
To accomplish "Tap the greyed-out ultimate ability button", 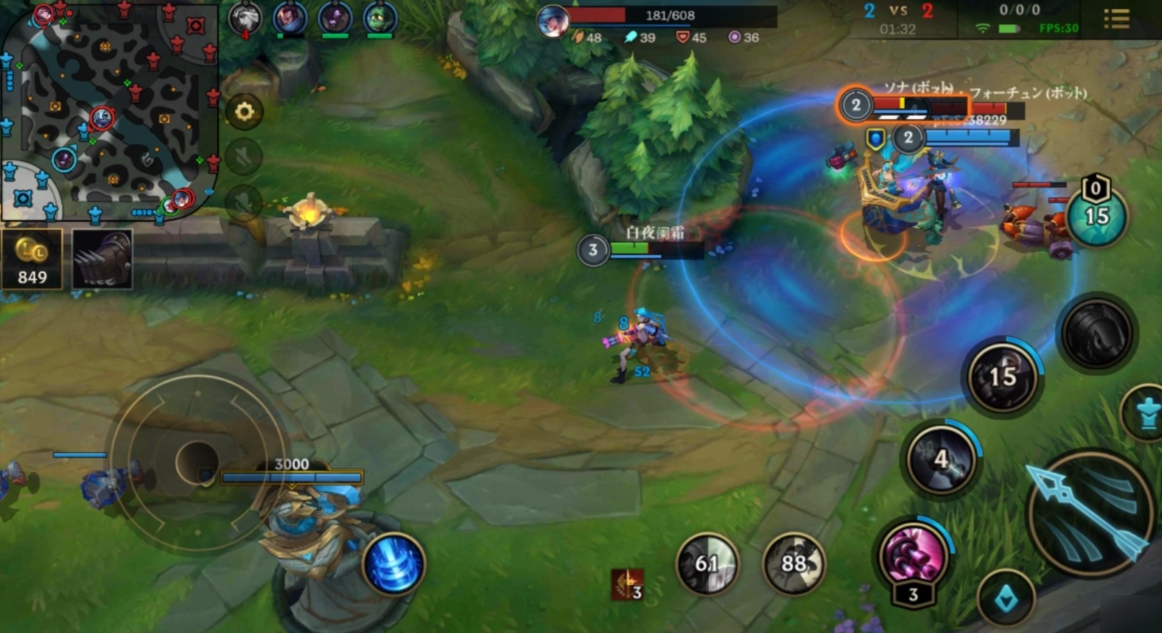I will [1096, 334].
